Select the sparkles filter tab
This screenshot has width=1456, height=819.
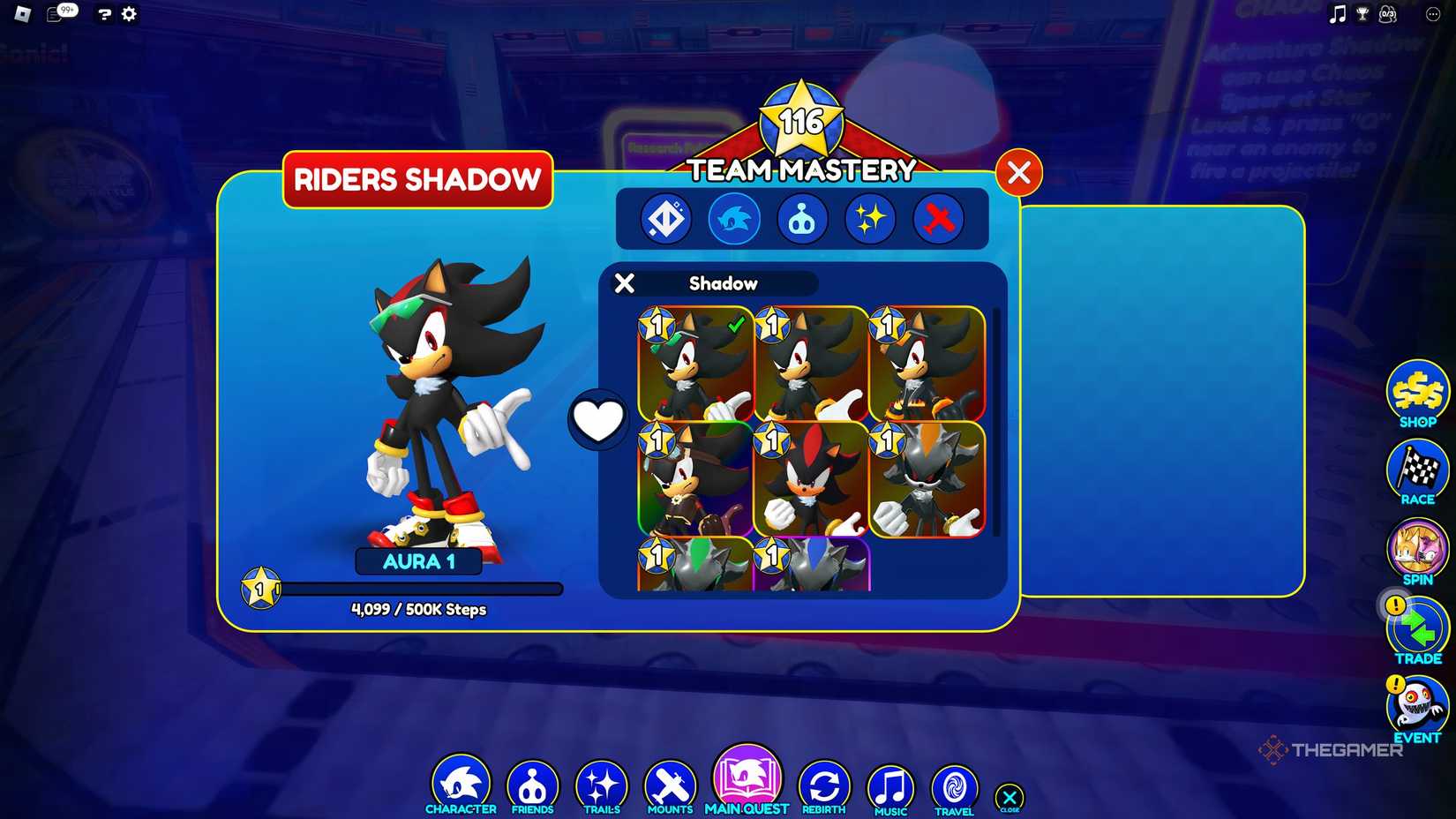point(872,220)
